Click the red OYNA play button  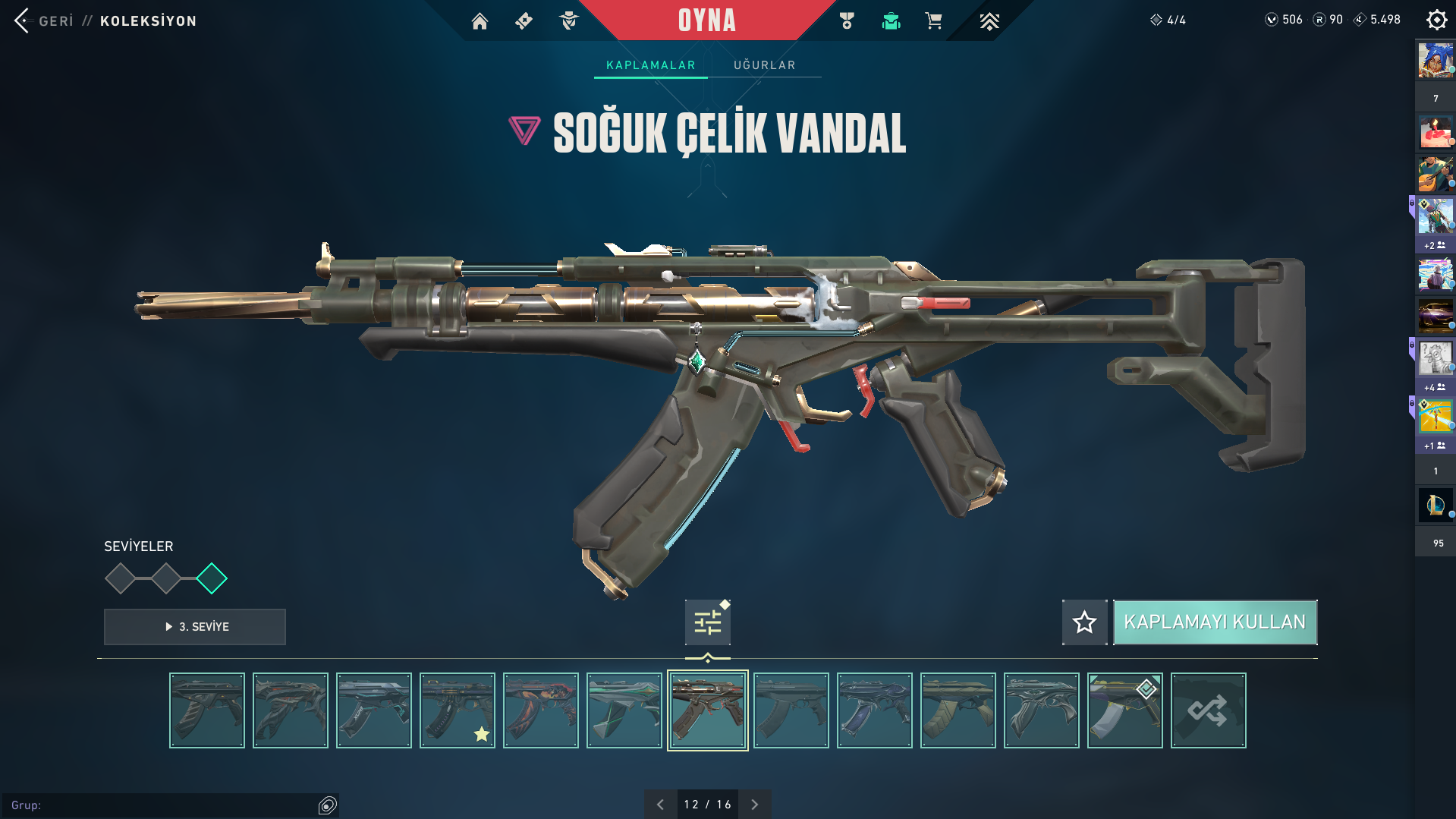pos(706,20)
